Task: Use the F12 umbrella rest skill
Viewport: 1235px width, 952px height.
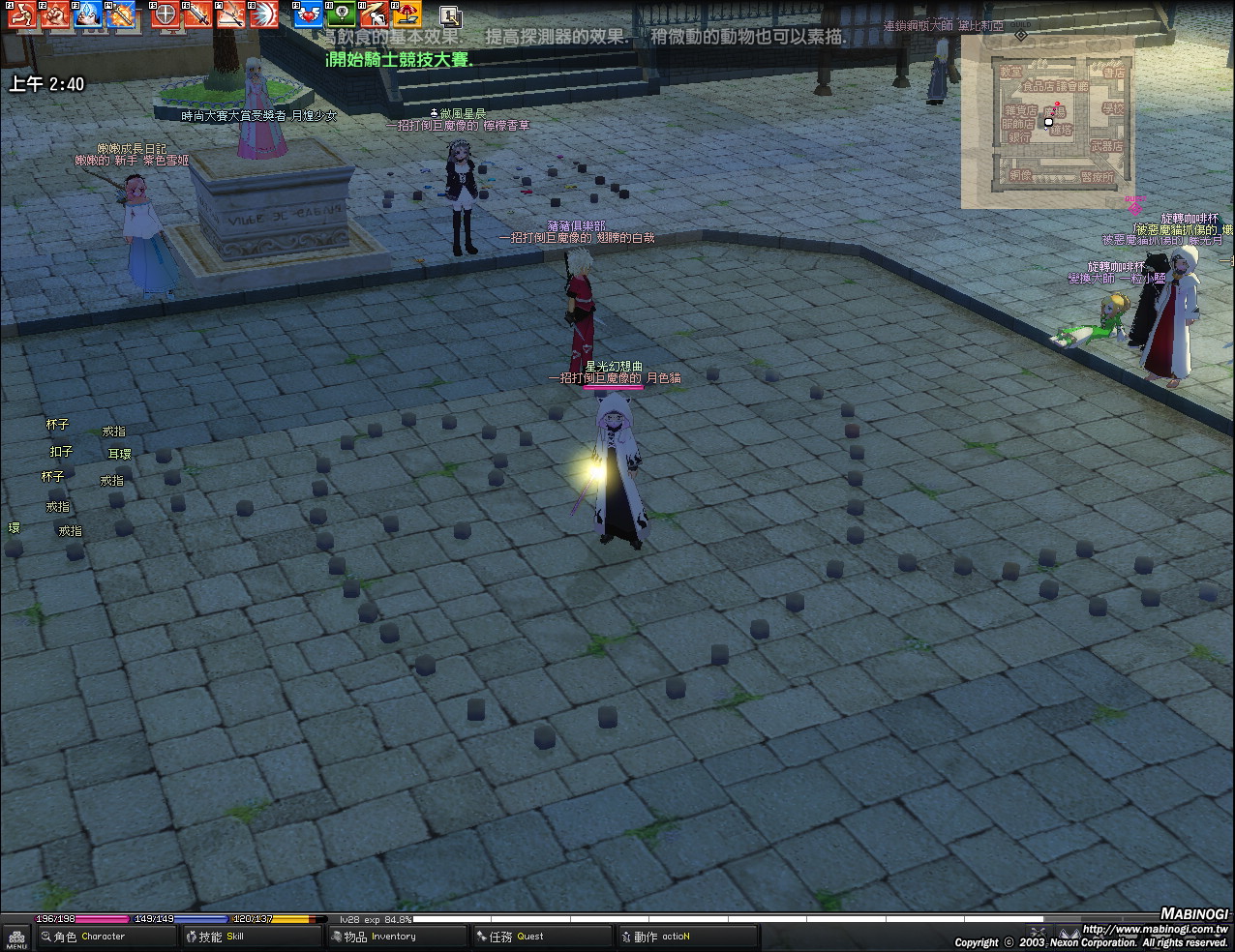Action: (407, 15)
